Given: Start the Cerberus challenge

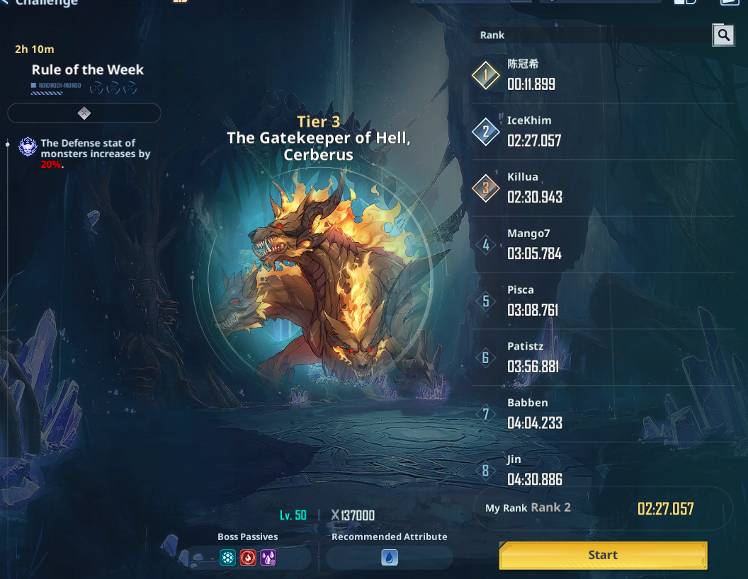Looking at the screenshot, I should [603, 555].
